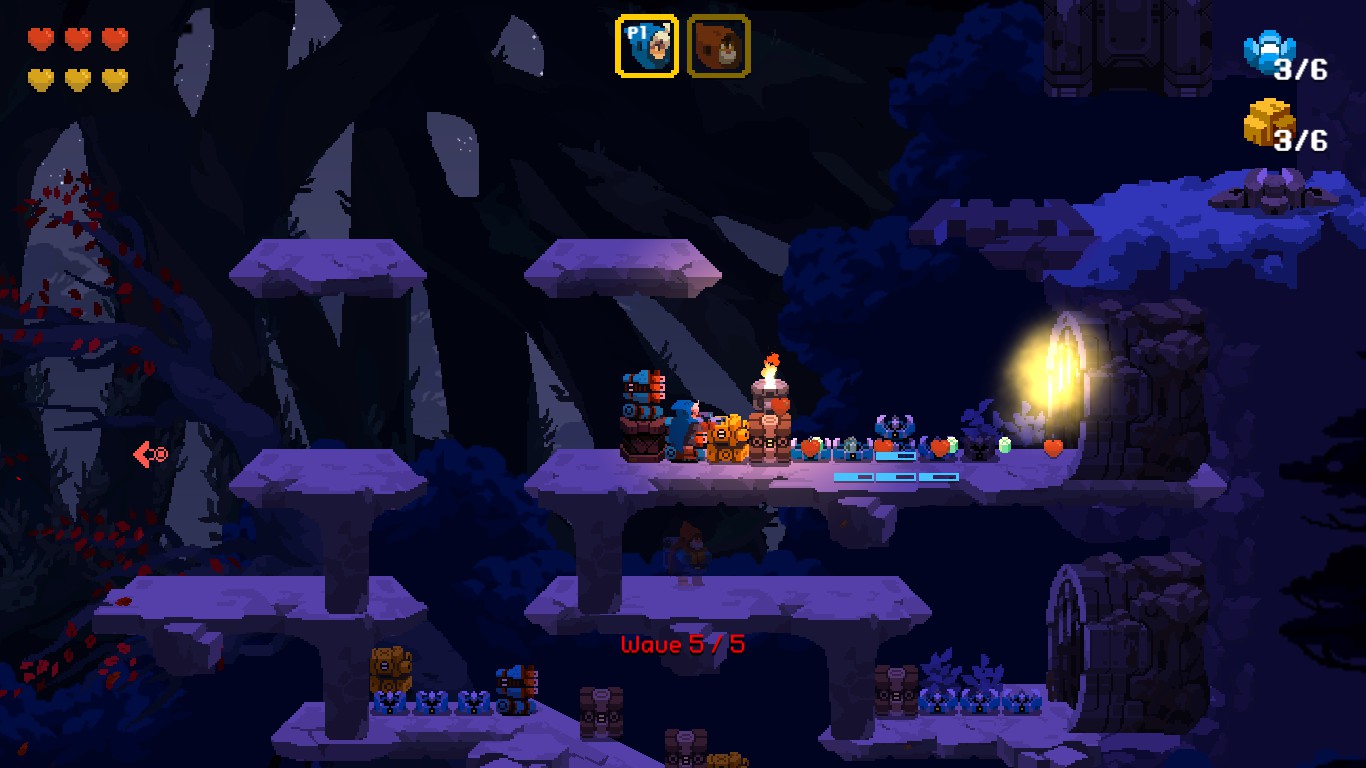
Task: Click the gold ore resource icon
Action: [x=1266, y=122]
